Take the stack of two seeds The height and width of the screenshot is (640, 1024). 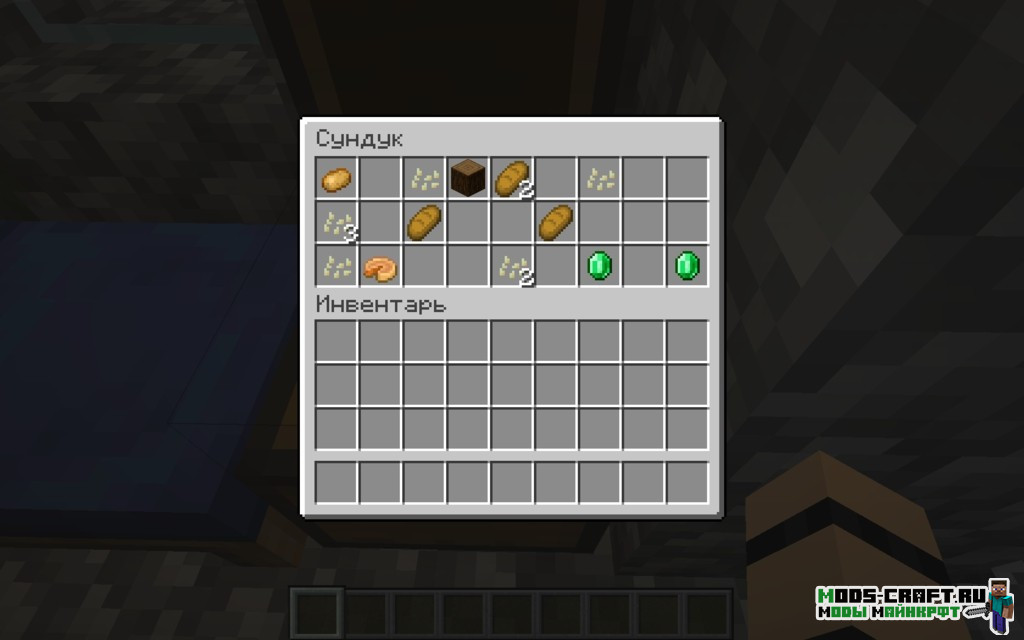[x=512, y=267]
